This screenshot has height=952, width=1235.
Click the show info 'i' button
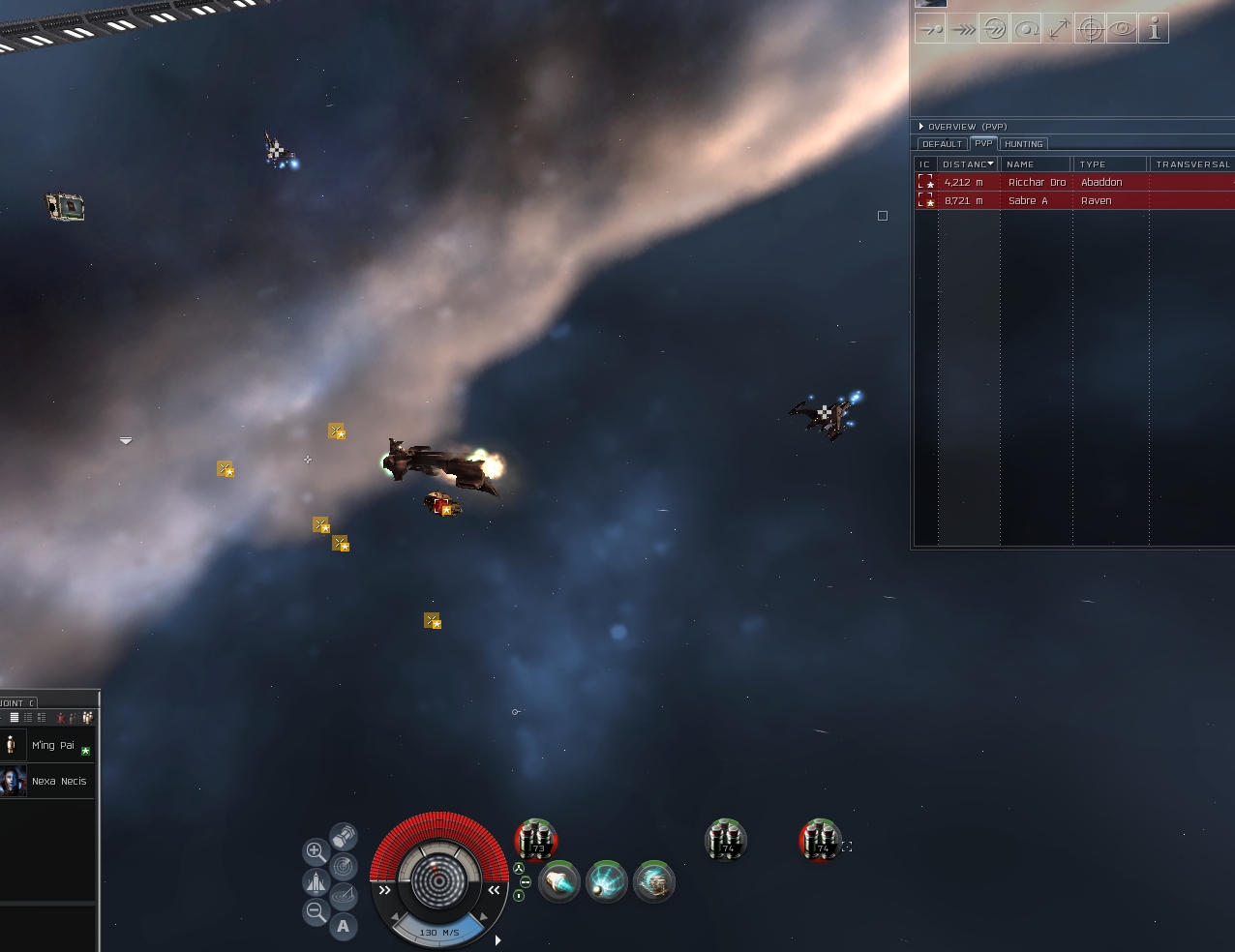tap(1154, 29)
